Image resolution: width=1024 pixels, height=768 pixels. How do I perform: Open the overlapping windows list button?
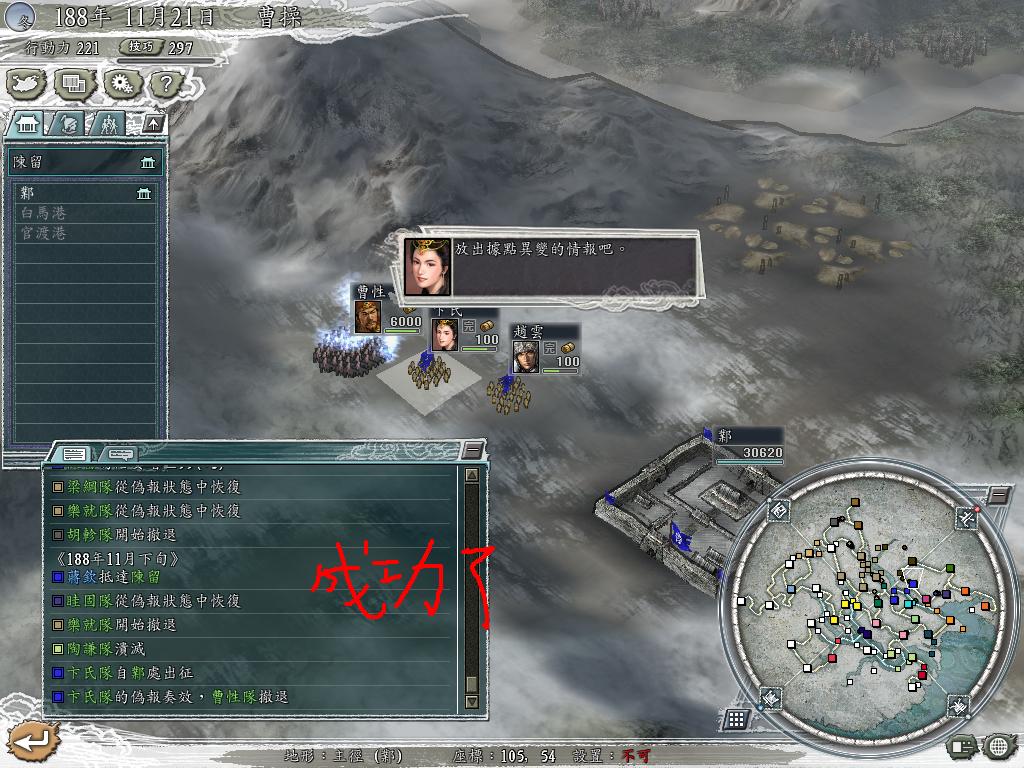pyautogui.click(x=74, y=84)
